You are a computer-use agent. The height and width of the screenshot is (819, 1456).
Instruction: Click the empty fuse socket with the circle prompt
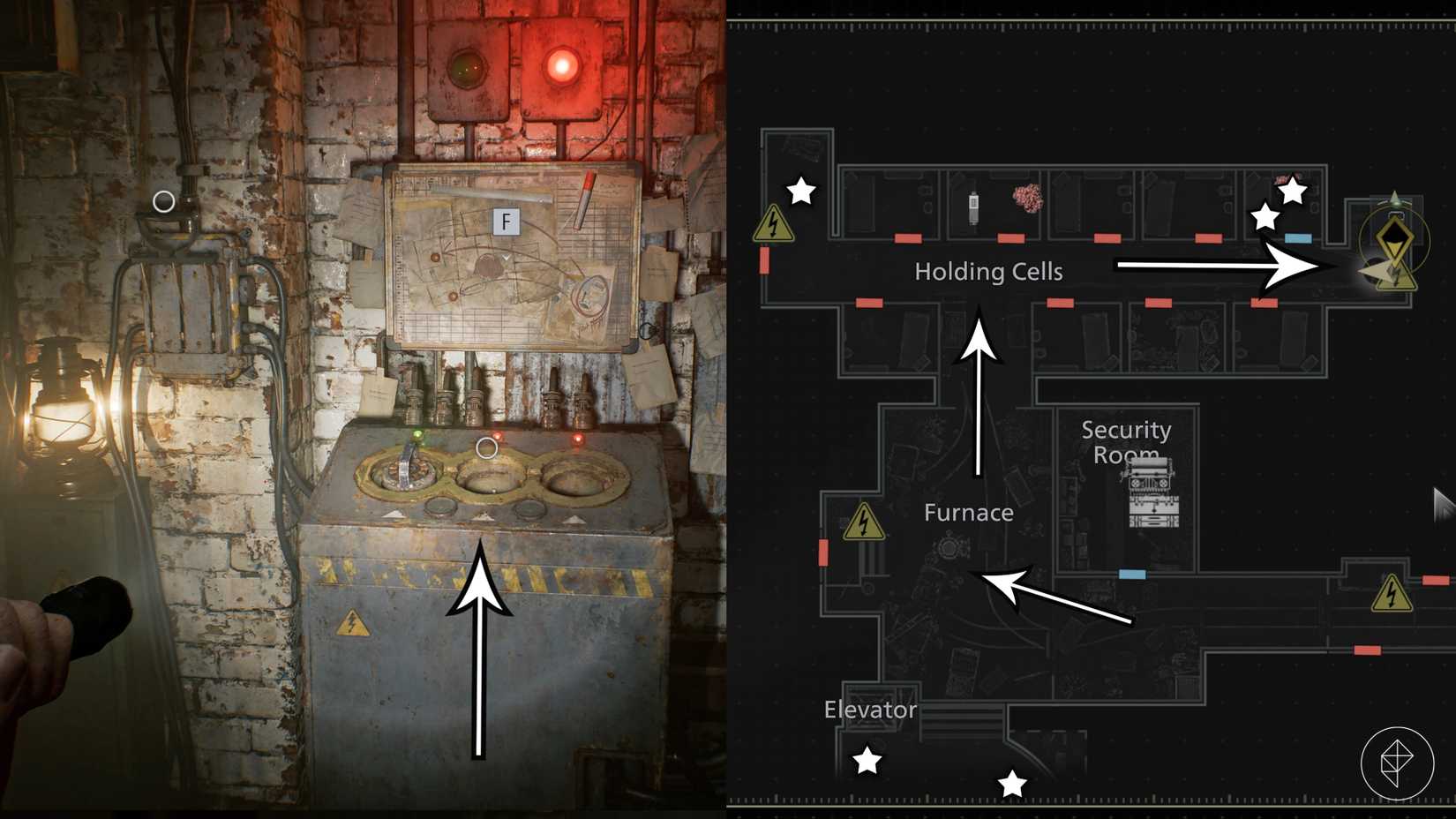486,477
